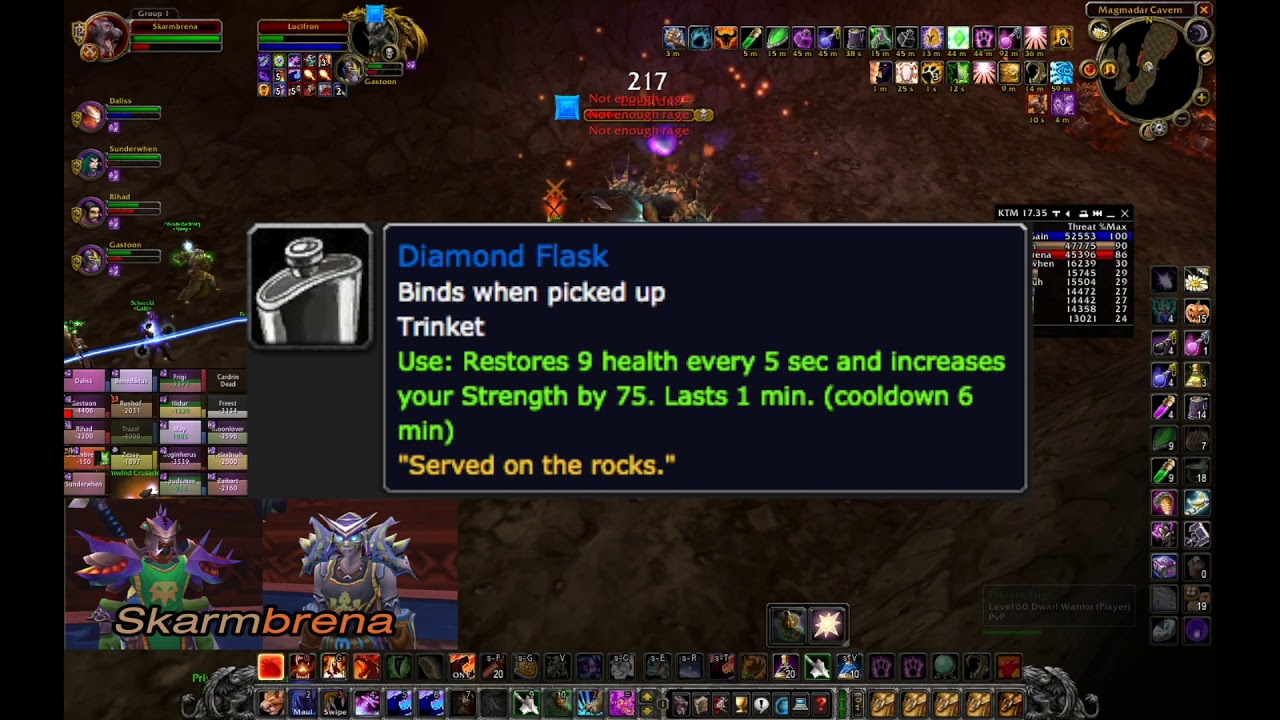Click the golden goblet icon in the micro menu
The image size is (1280, 720).
(741, 703)
